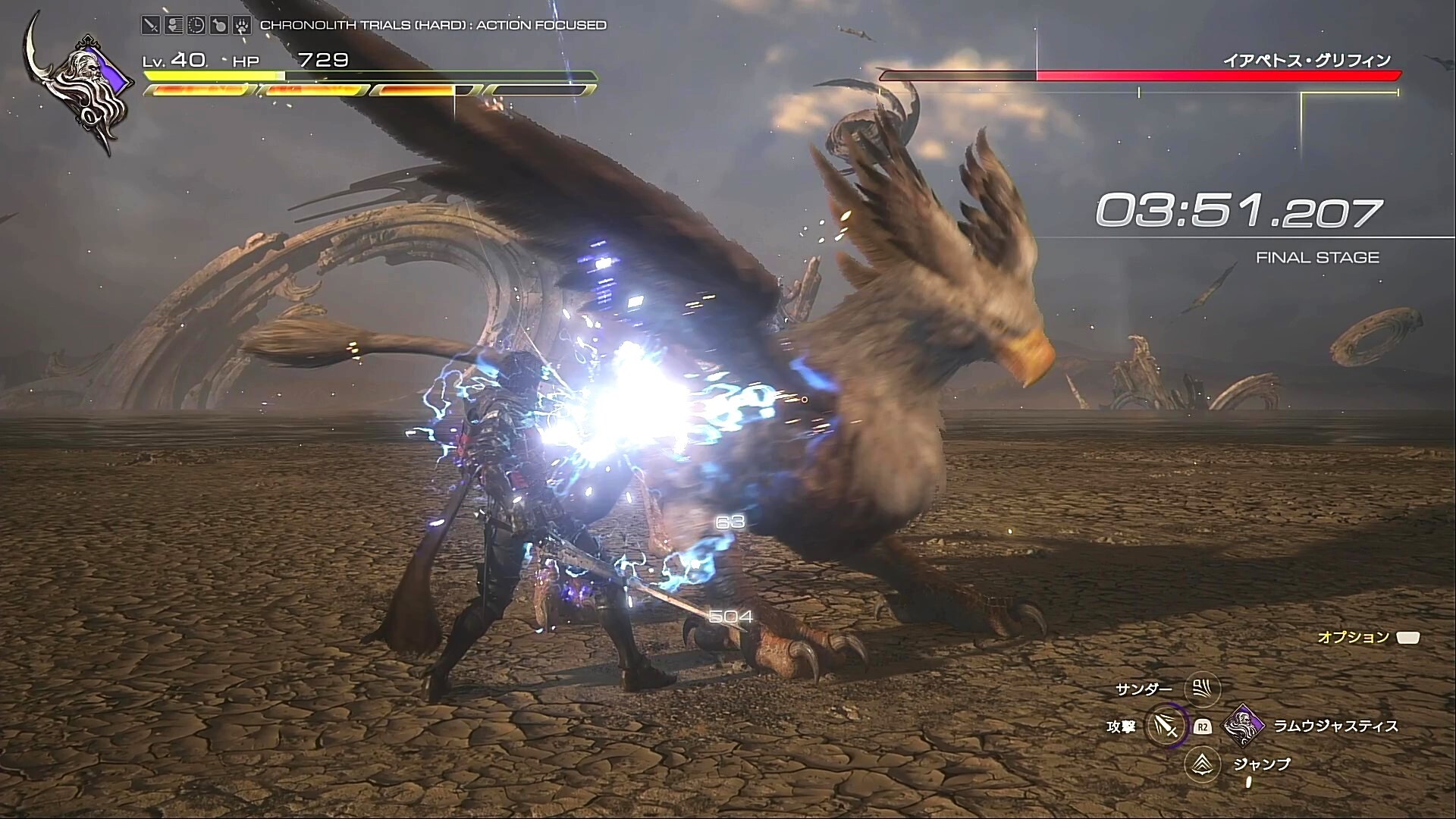Click the clock icon near the trial title

(195, 25)
